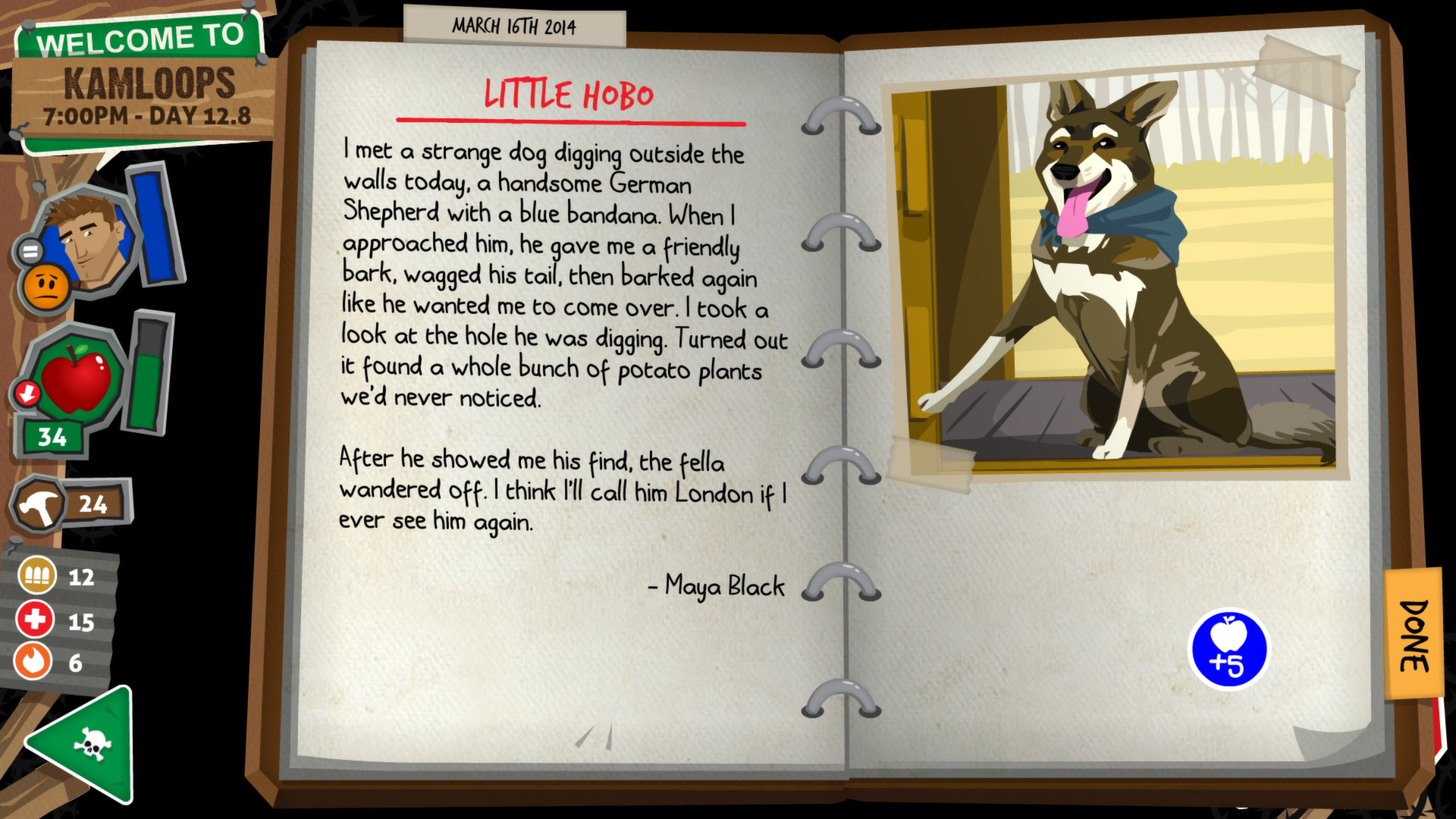The height and width of the screenshot is (819, 1456).
Task: Click Maya Black's signature
Action: (717, 585)
